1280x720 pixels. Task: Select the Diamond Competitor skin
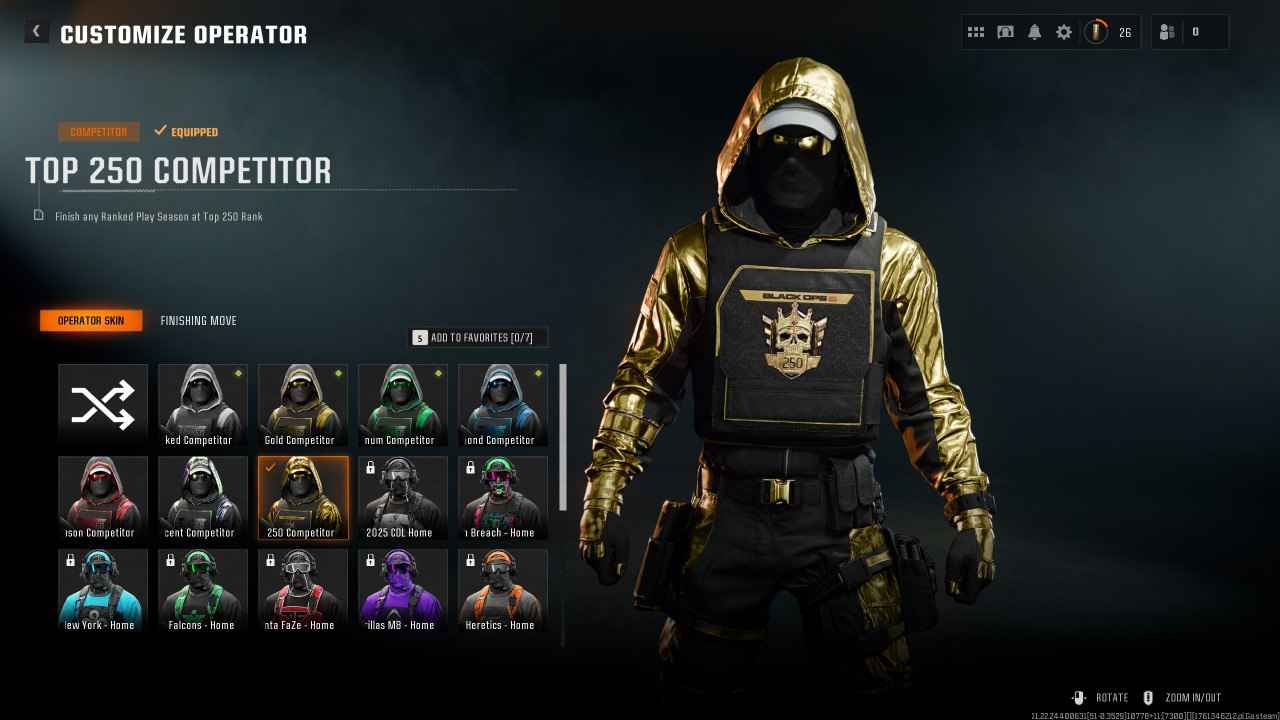coord(503,403)
